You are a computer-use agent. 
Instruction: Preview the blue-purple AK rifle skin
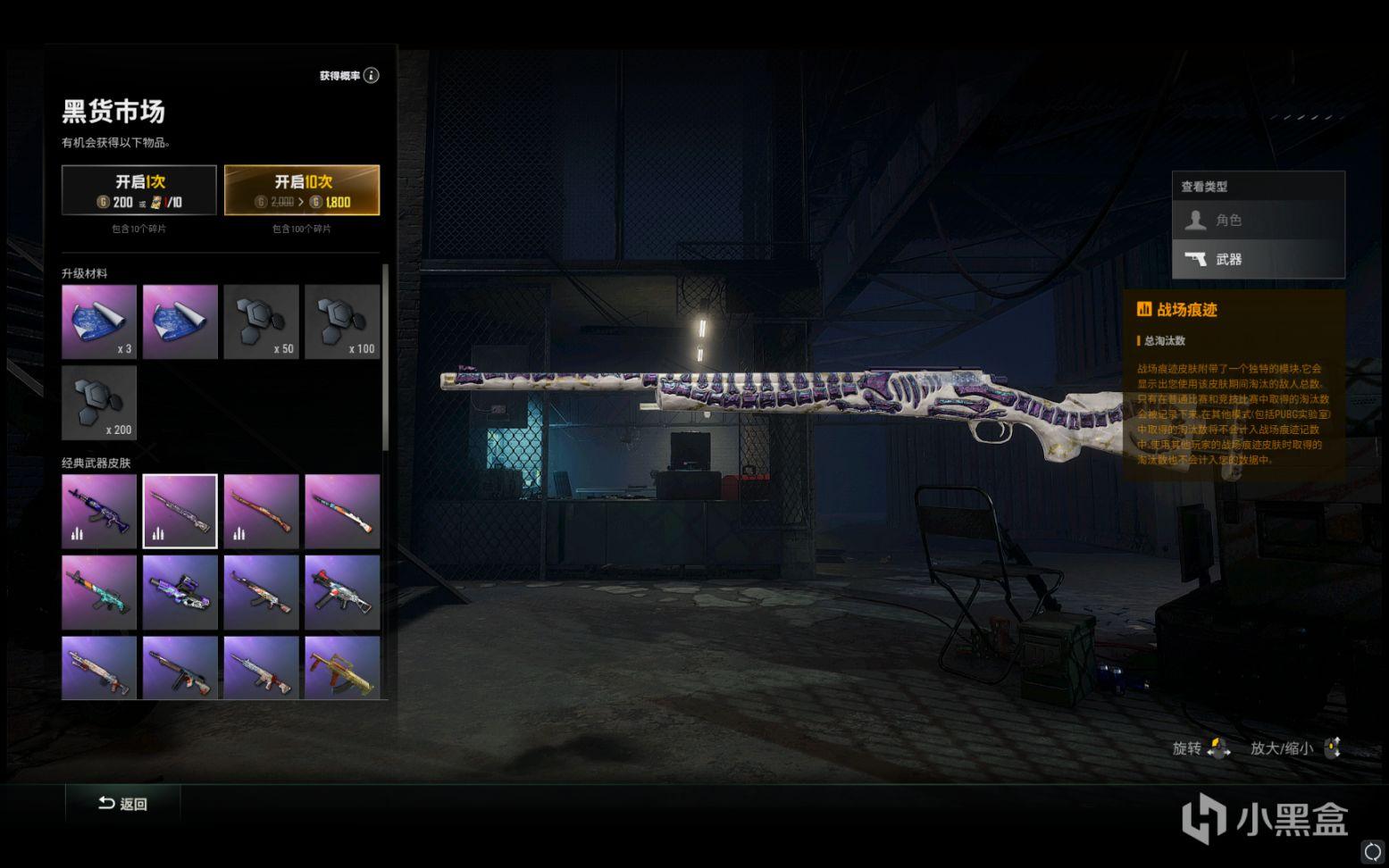(x=99, y=511)
